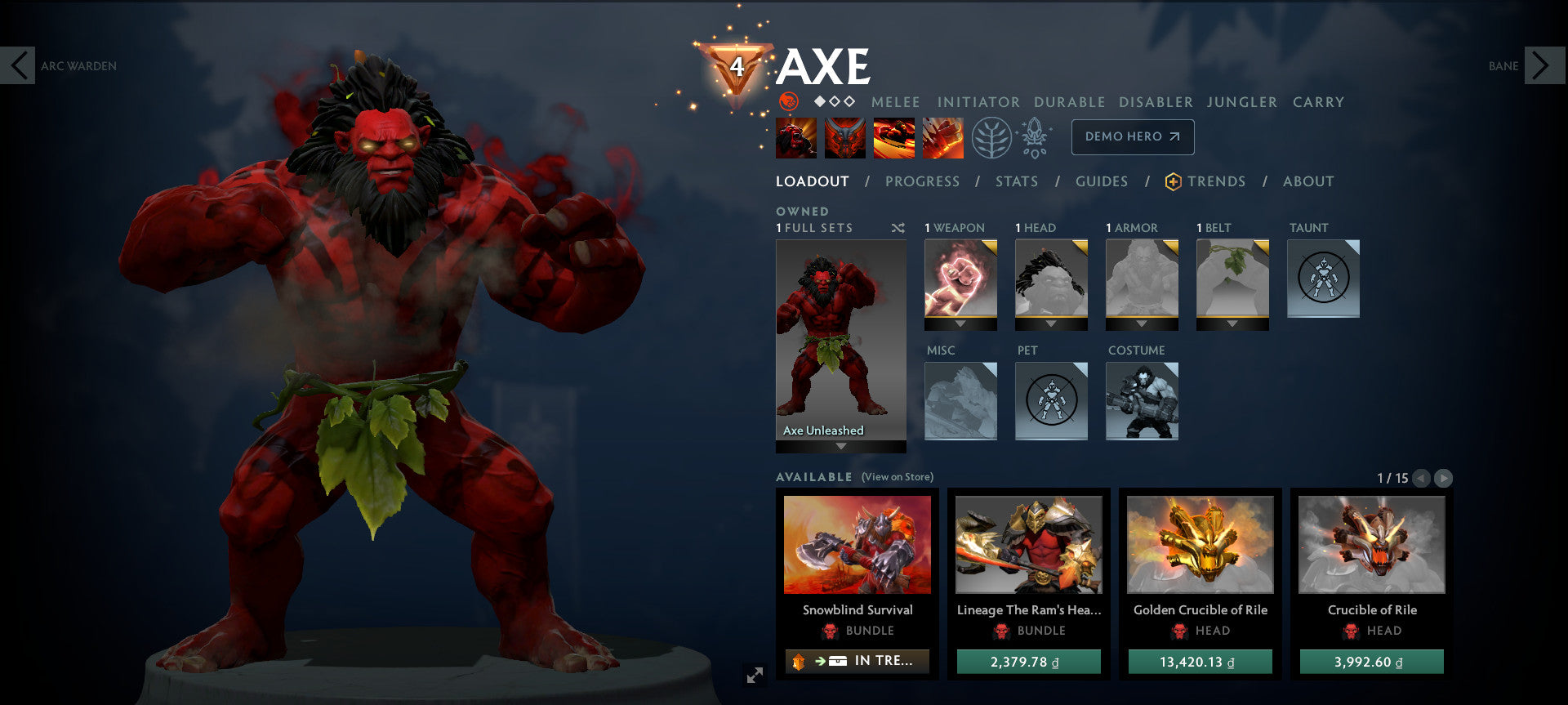Open the Battle Hunger ability icon
The image size is (1568, 705).
[845, 136]
